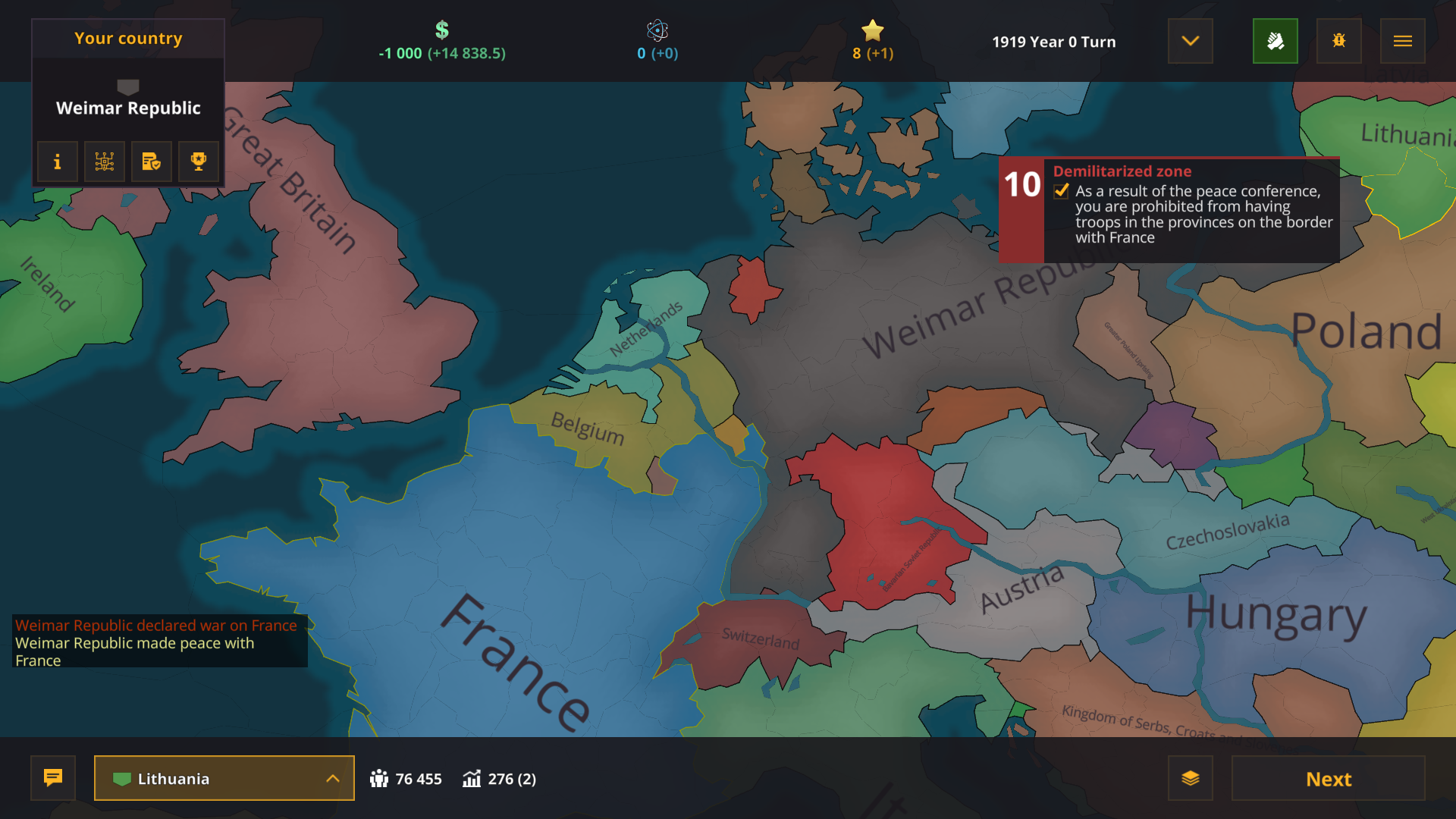Click the economy statistics icon
The width and height of the screenshot is (1456, 819).
coord(472,778)
